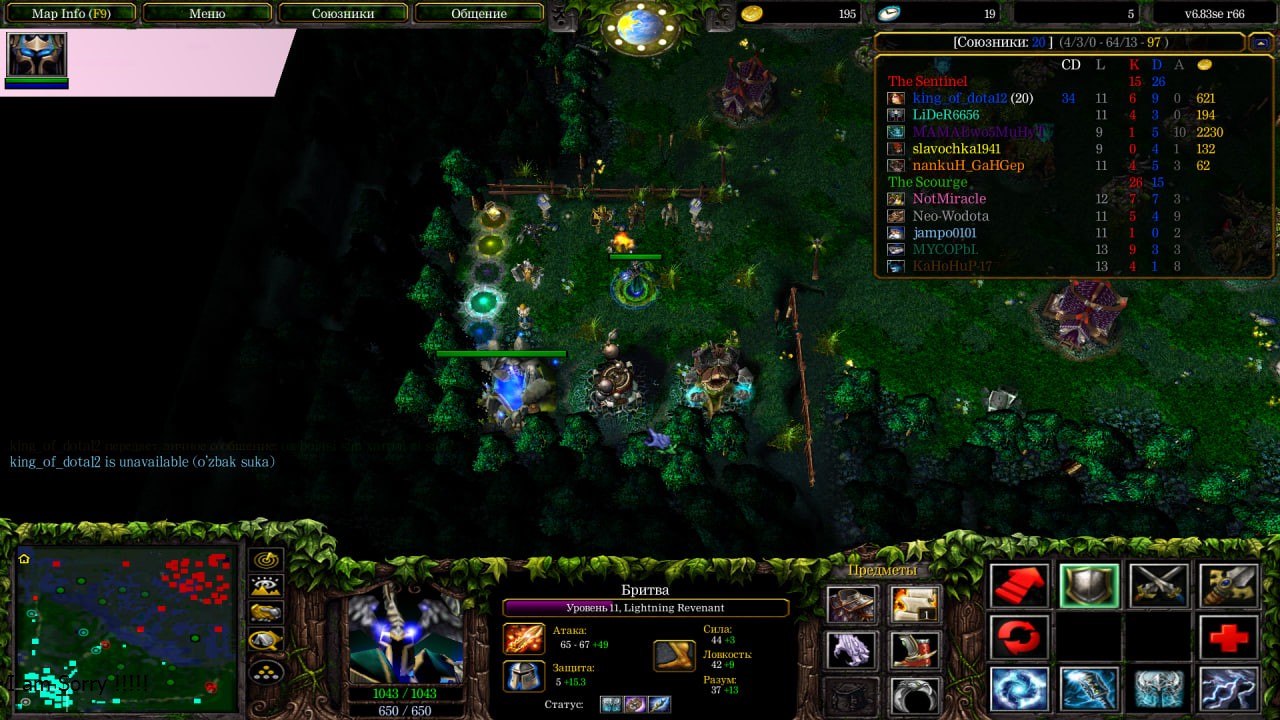Toggle the formation movement button
This screenshot has height=720, width=1280.
click(x=266, y=671)
